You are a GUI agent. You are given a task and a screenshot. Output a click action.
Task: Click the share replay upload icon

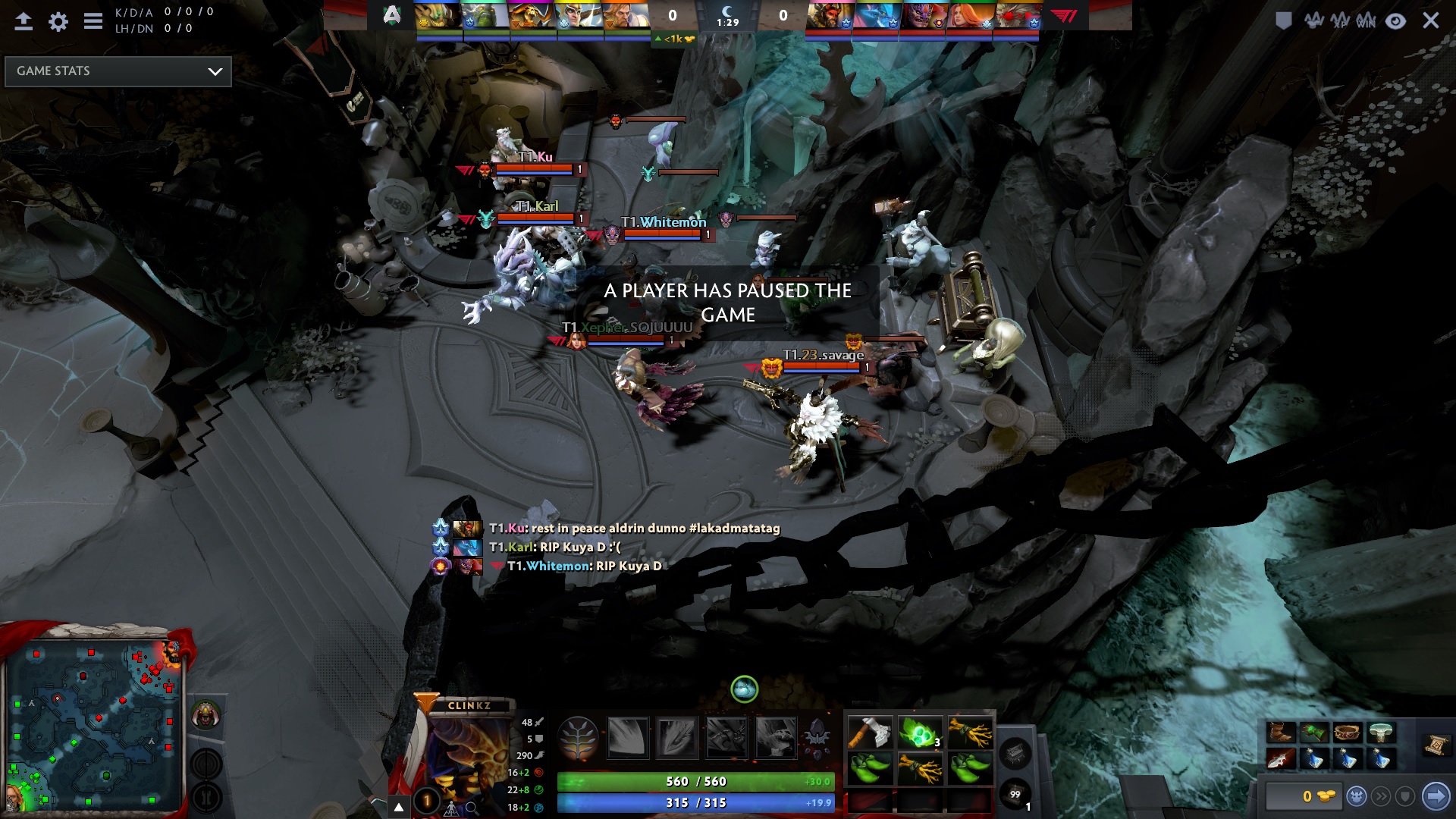coord(22,20)
